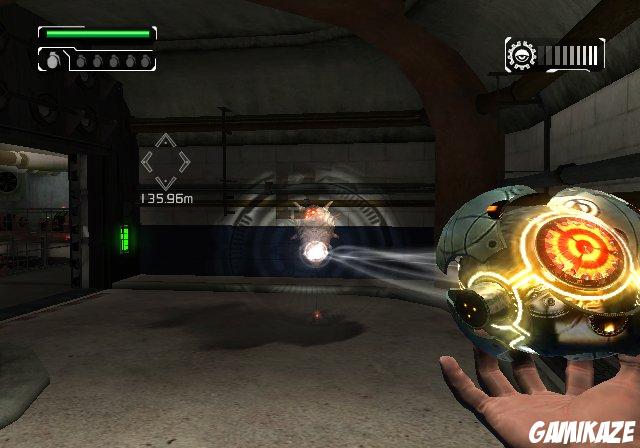This screenshot has width=640, height=448.
Task: Select the diamond objective waypoint marker
Action: [x=163, y=160]
